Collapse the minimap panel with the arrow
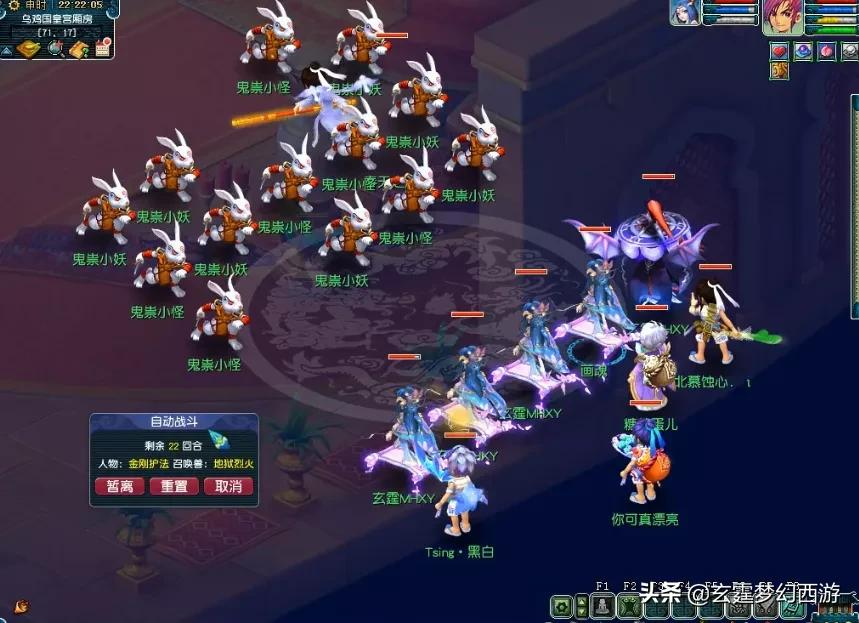Screen dimensions: 859x623 pyautogui.click(x=6, y=49)
